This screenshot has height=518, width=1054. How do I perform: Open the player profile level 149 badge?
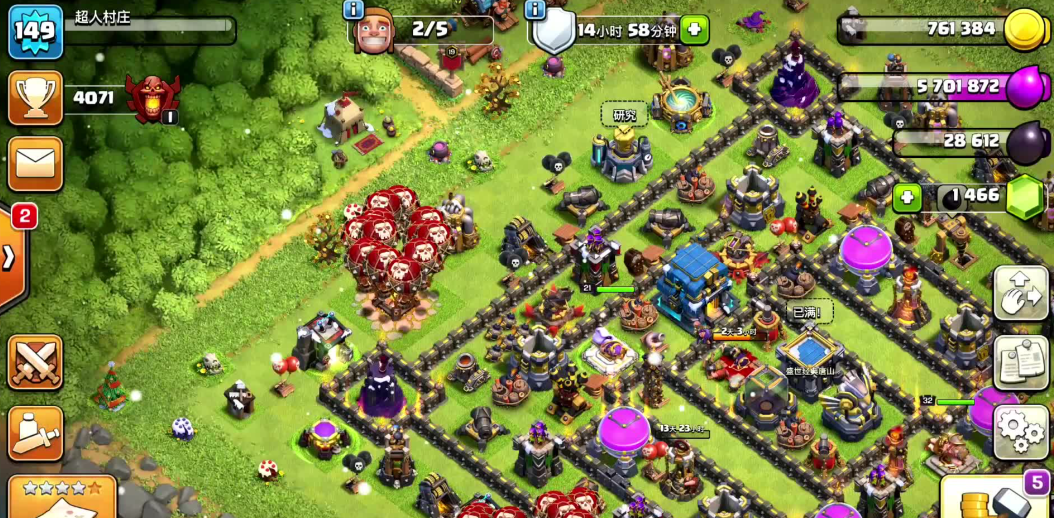point(35,31)
